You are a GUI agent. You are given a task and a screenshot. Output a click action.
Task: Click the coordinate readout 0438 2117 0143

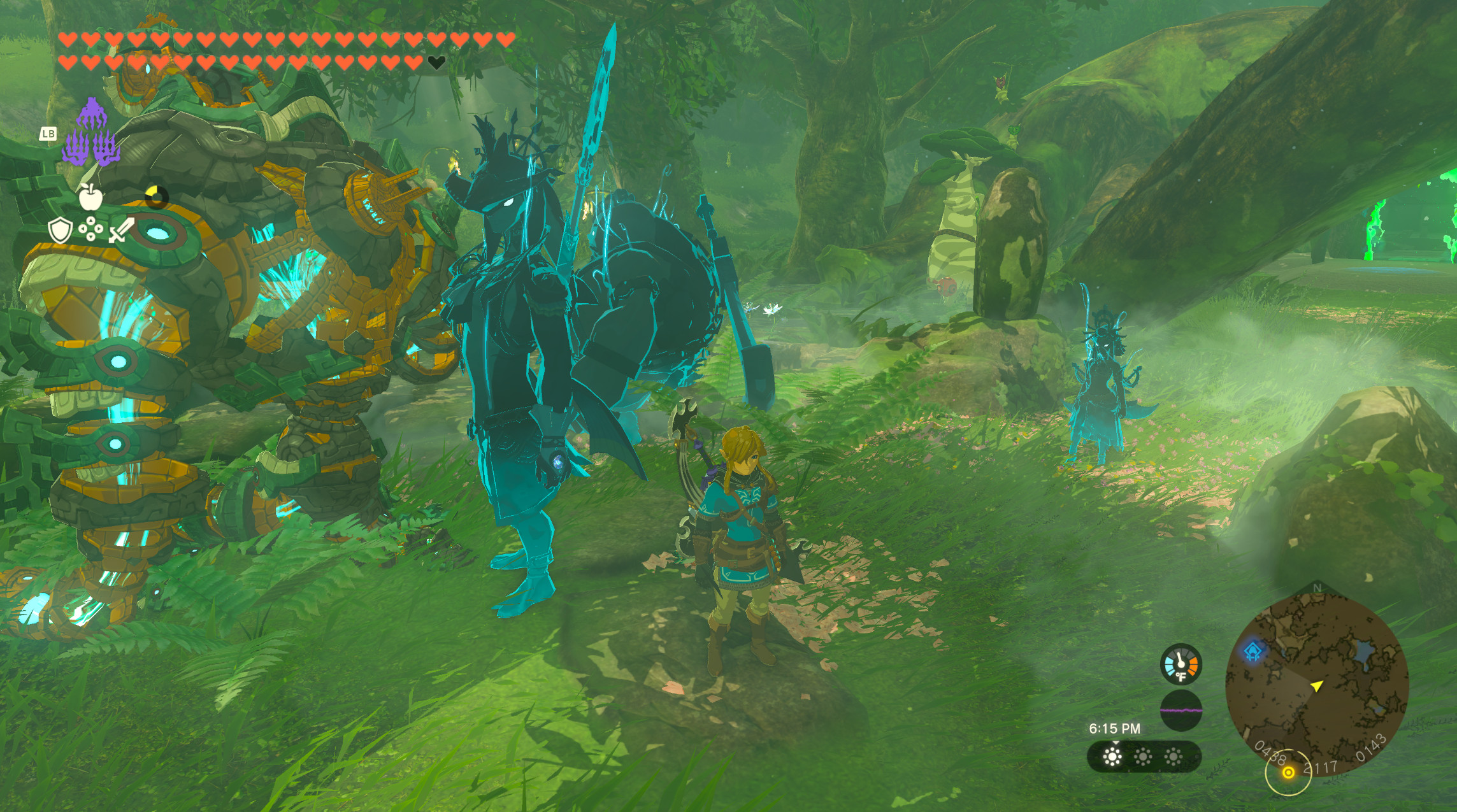pos(1321,764)
